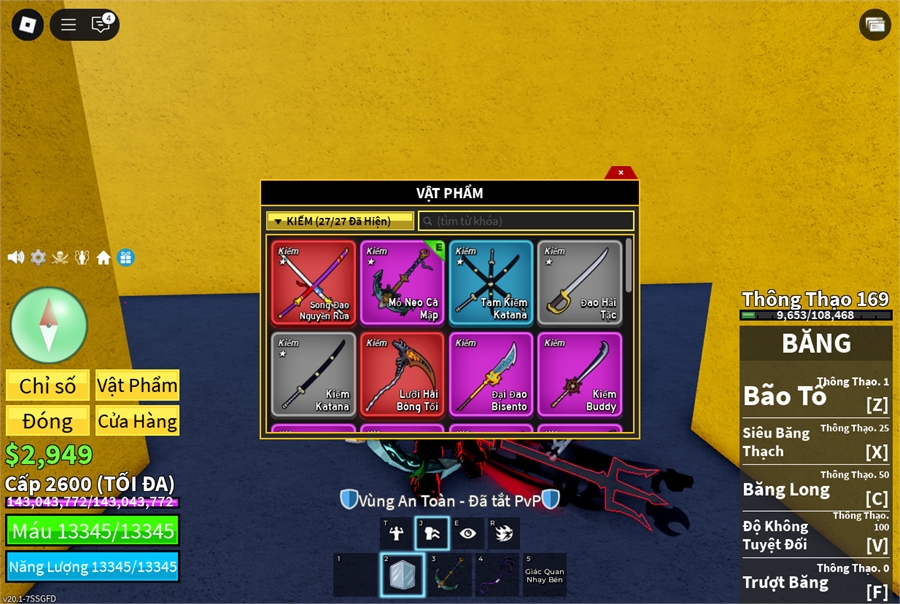900x604 pixels.
Task: Pick the Kiếm Buddy sword
Action: coord(580,374)
